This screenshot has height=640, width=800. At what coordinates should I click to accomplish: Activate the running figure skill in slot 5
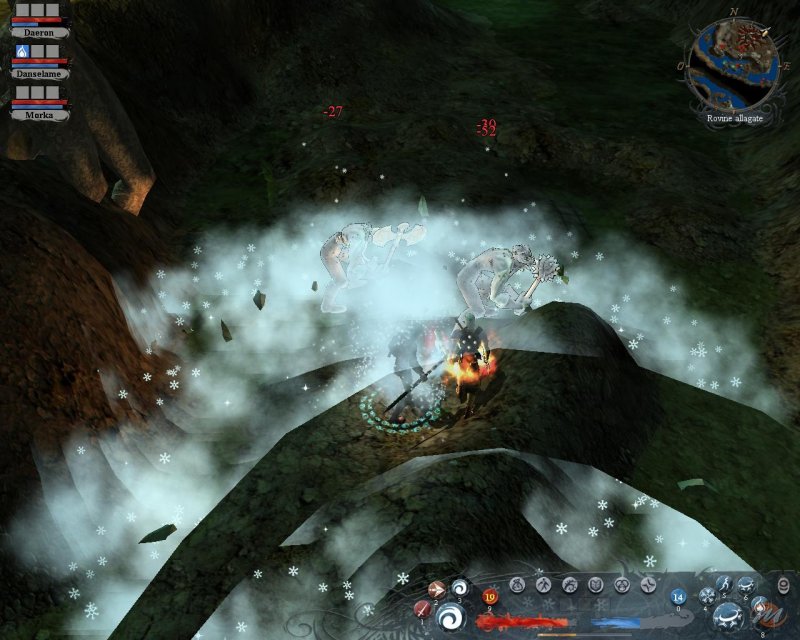[724, 585]
